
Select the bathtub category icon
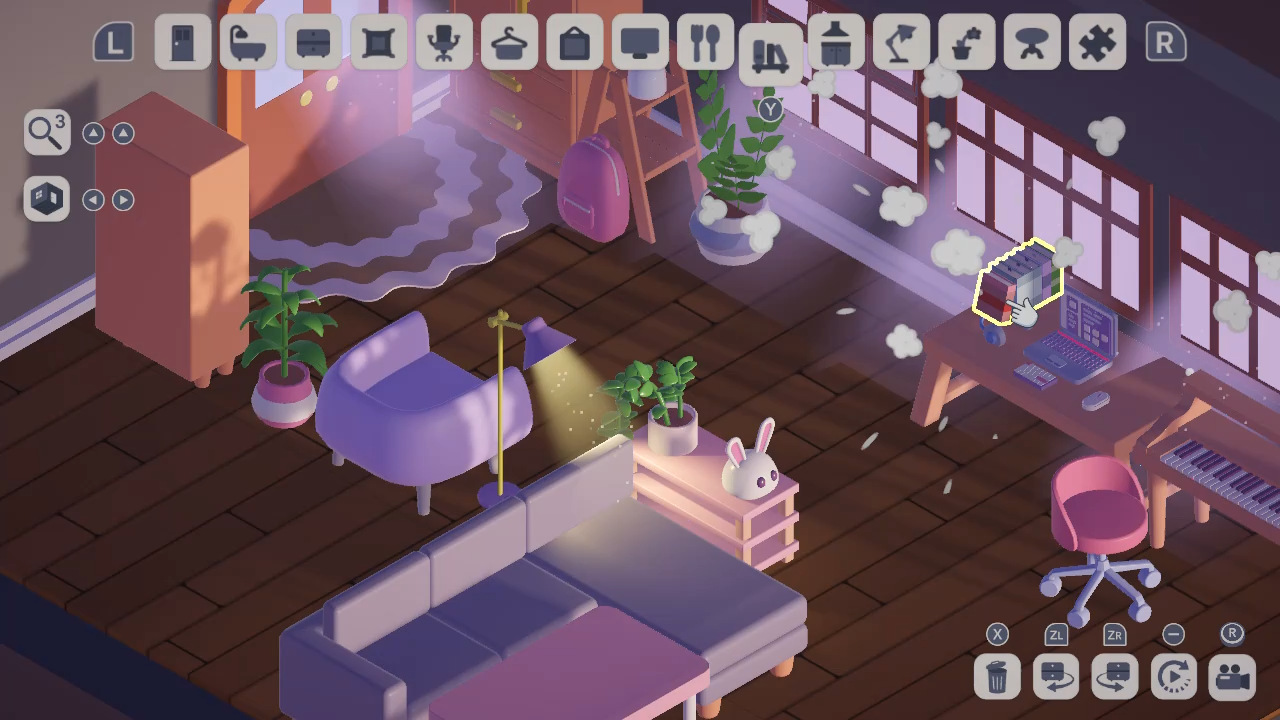[x=248, y=43]
